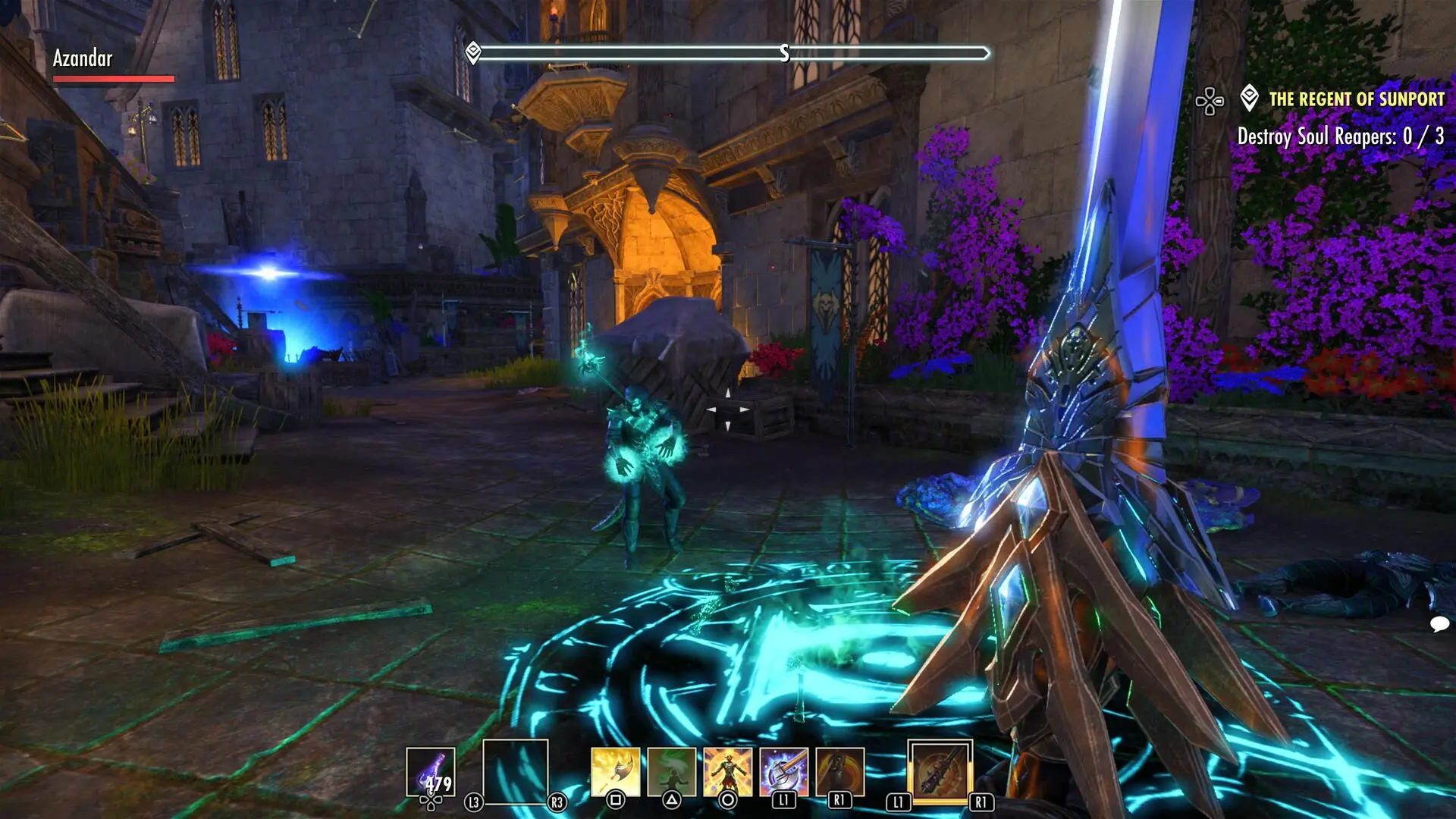Use the purple potion quickslot

click(x=431, y=772)
